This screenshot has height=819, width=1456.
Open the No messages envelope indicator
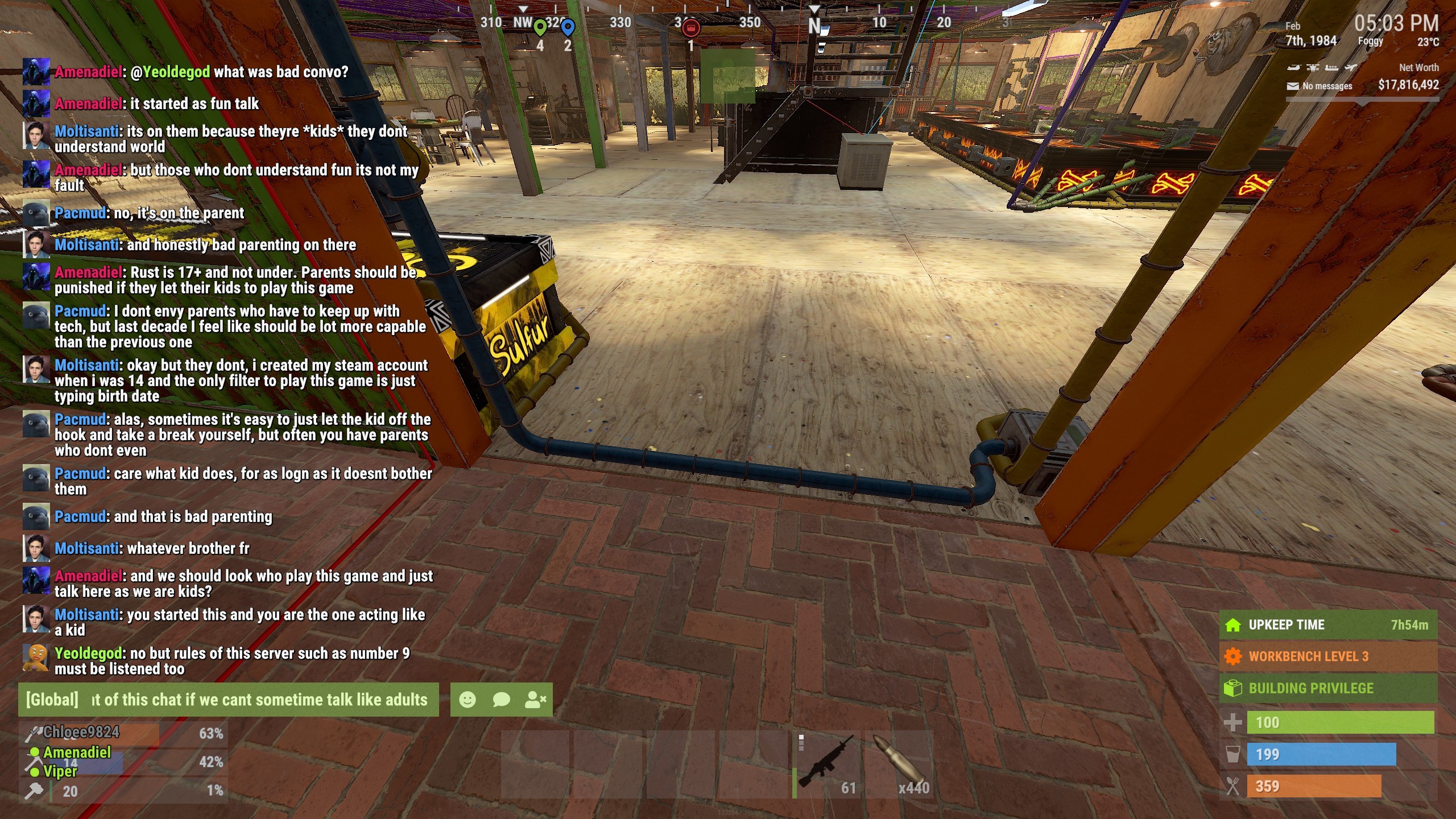1319,86
